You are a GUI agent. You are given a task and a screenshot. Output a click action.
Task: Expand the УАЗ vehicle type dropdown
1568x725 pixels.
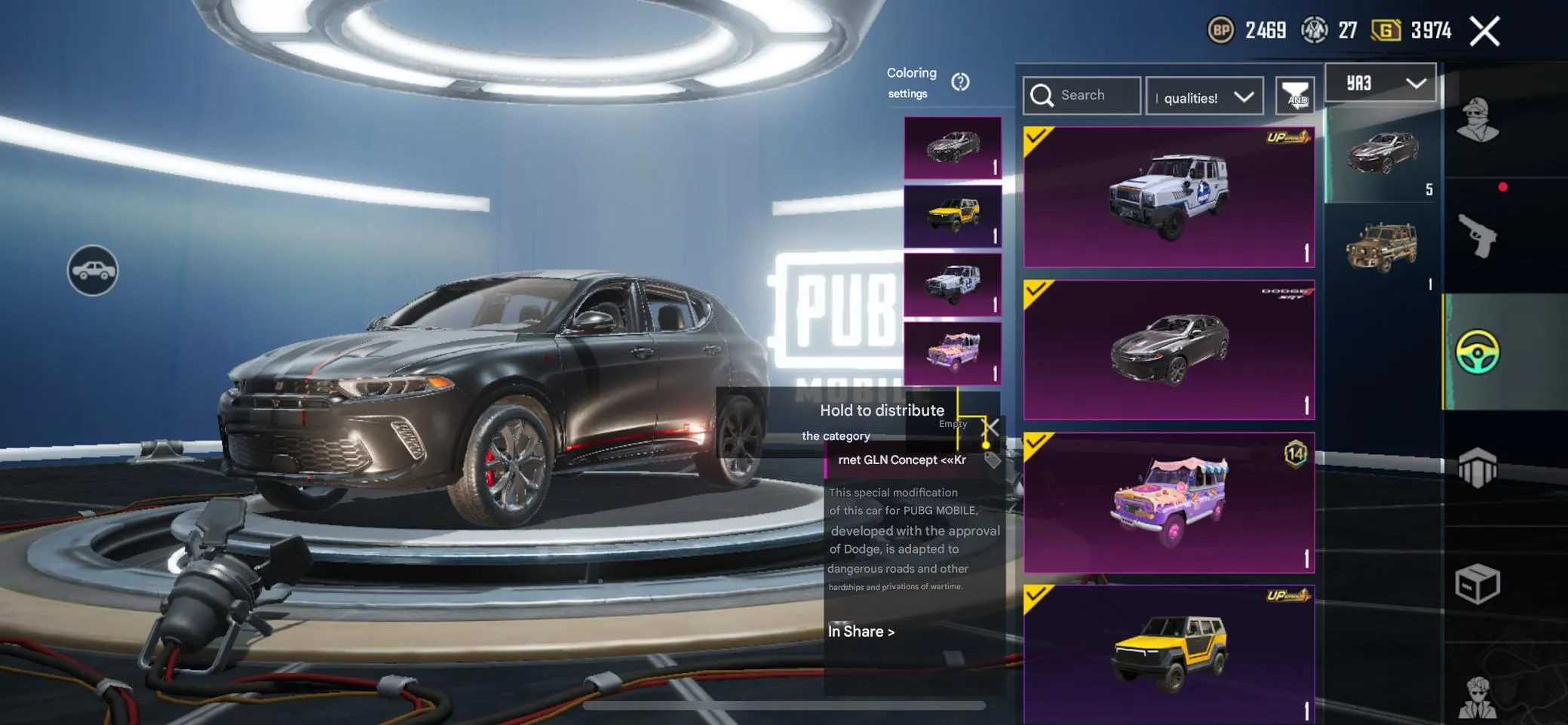click(x=1381, y=81)
